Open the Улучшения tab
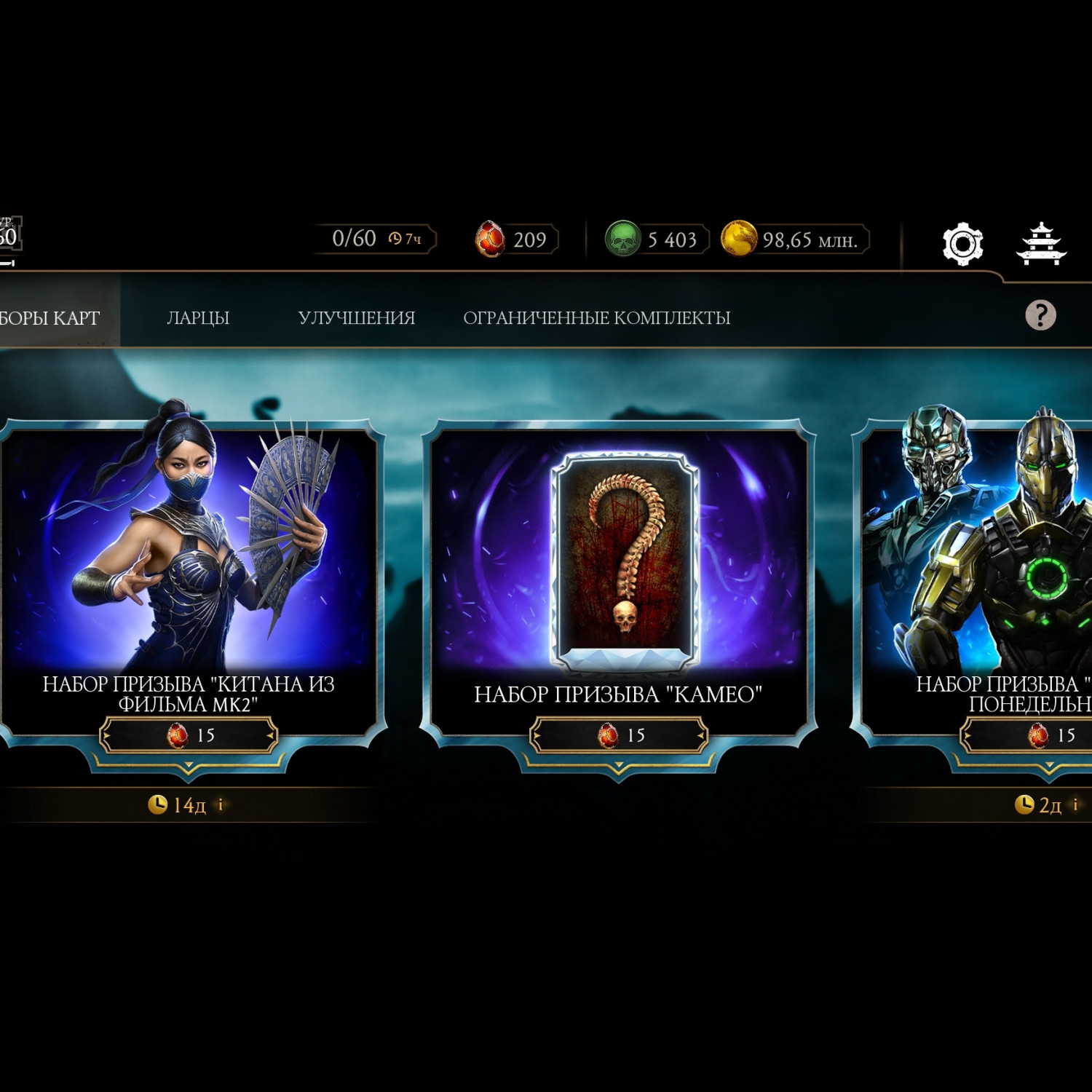 click(356, 318)
